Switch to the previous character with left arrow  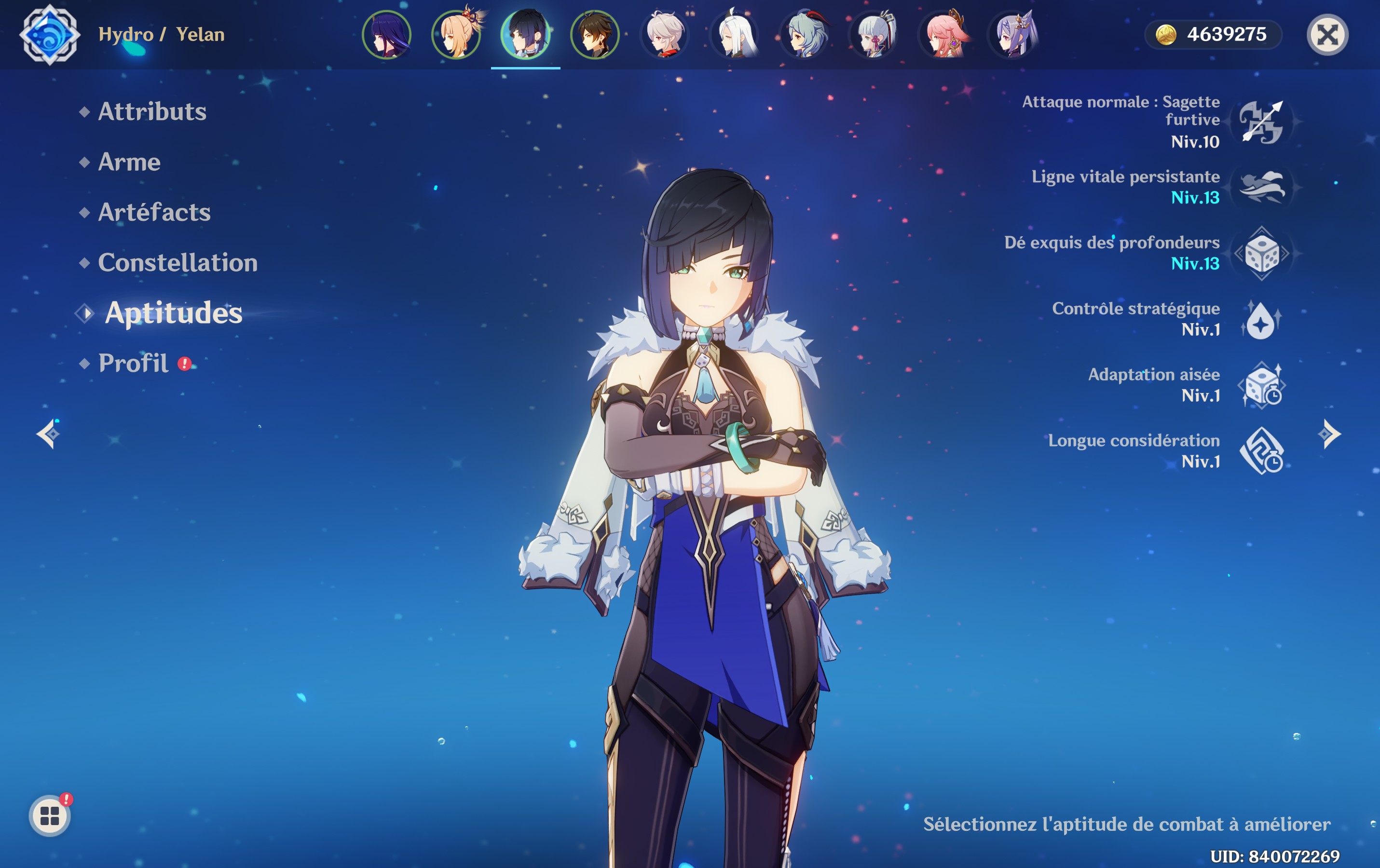tap(48, 434)
